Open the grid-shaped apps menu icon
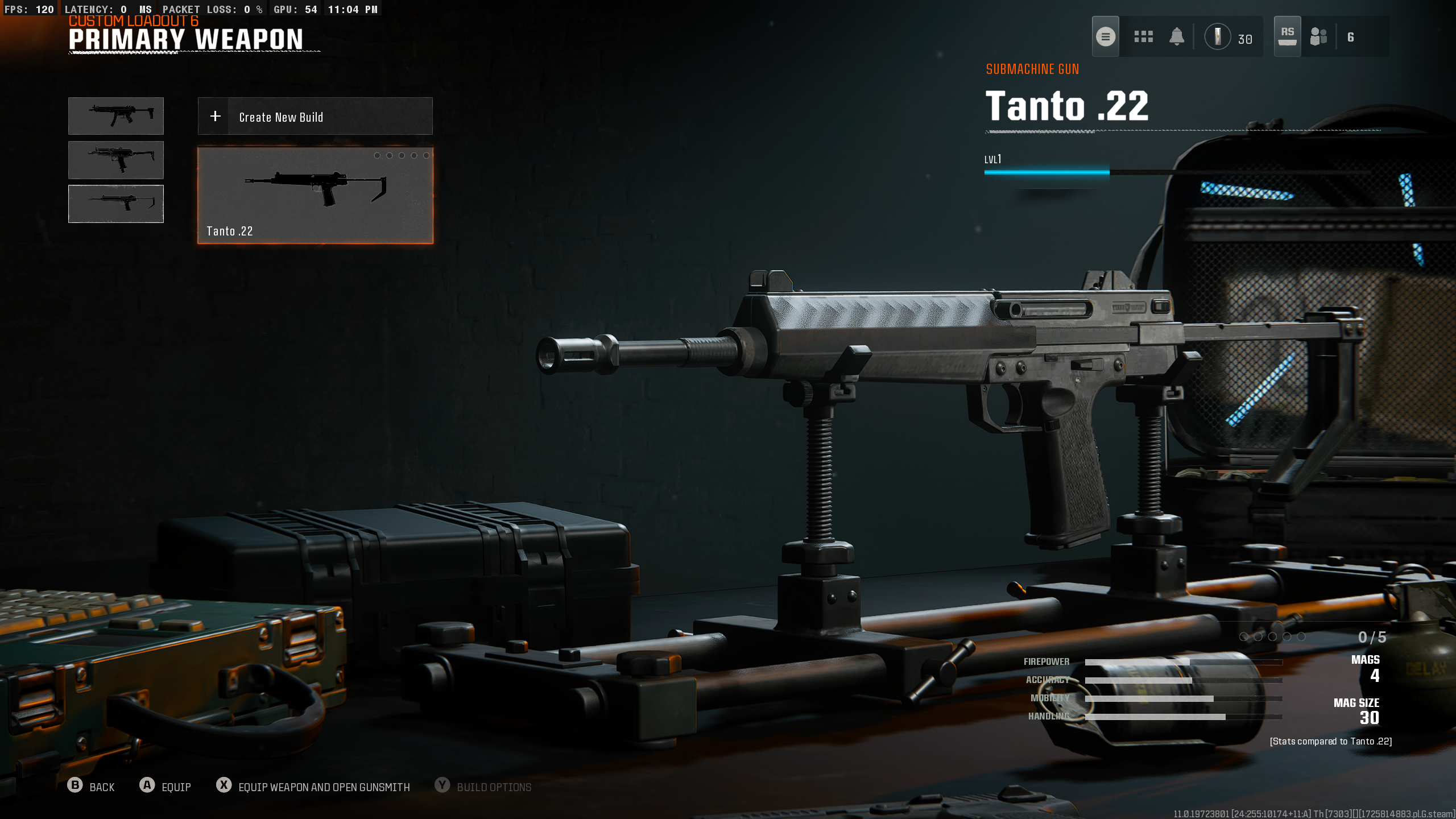Screen dimensions: 1456x819 coord(1143,37)
